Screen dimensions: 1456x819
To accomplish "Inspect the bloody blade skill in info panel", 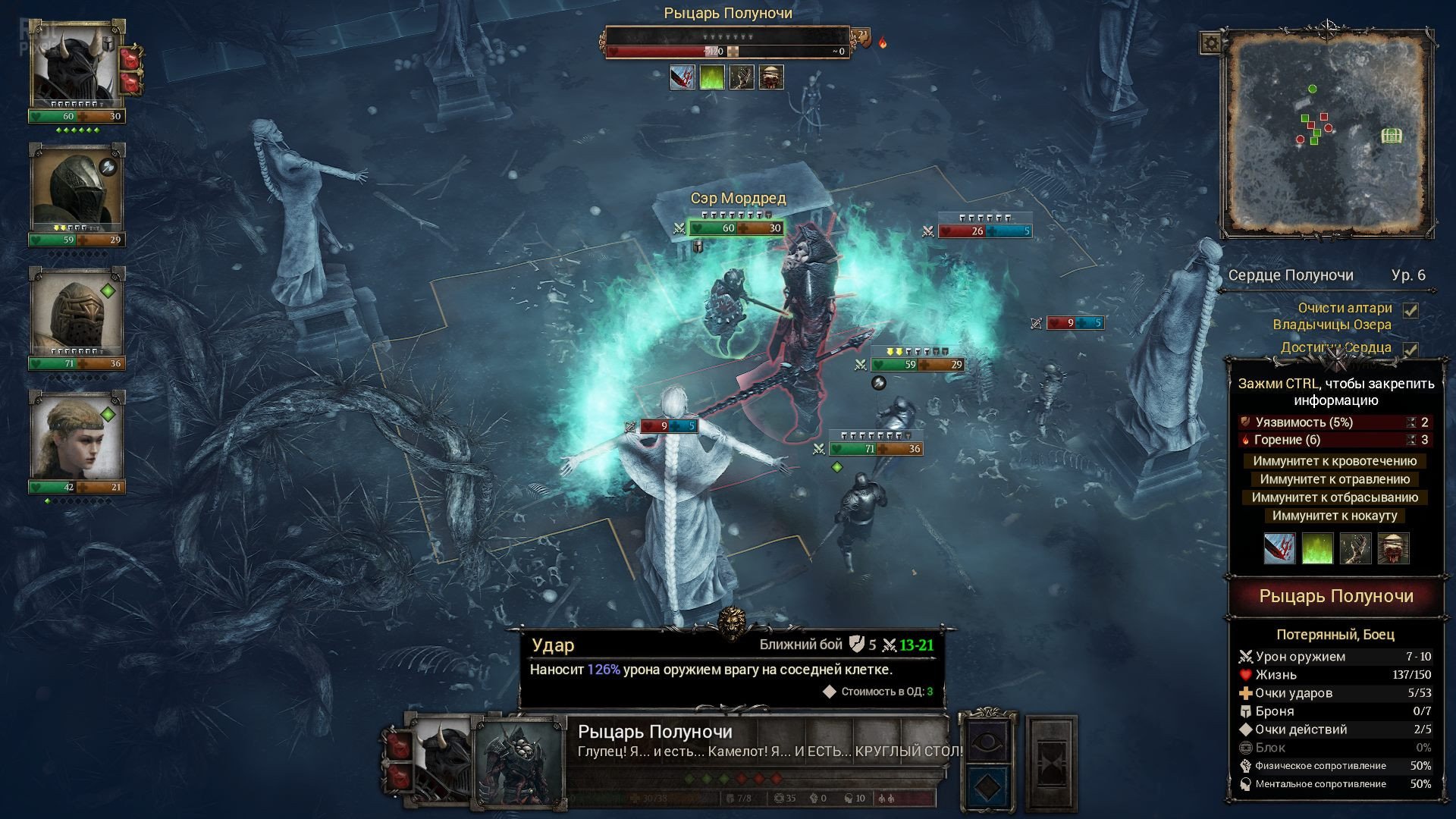I will click(x=1279, y=548).
